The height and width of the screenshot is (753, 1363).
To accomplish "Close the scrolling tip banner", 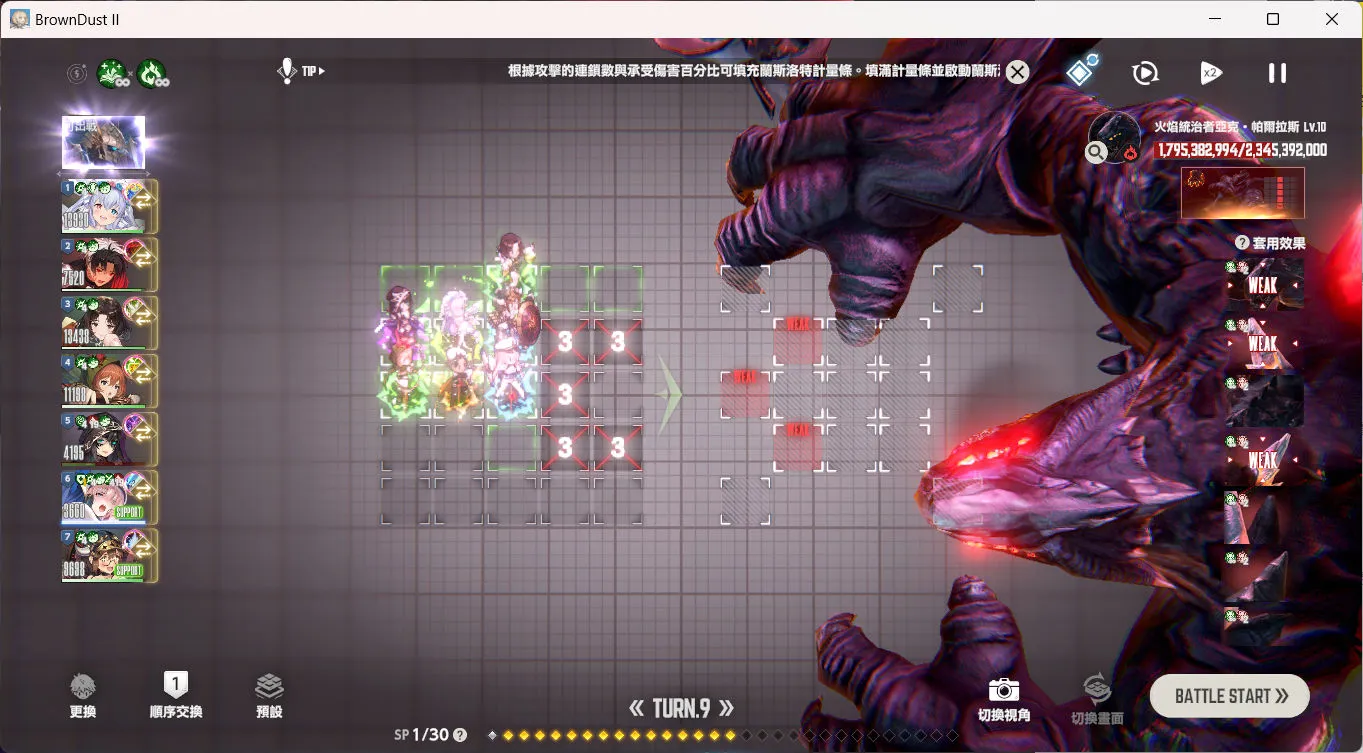I will (x=1017, y=72).
